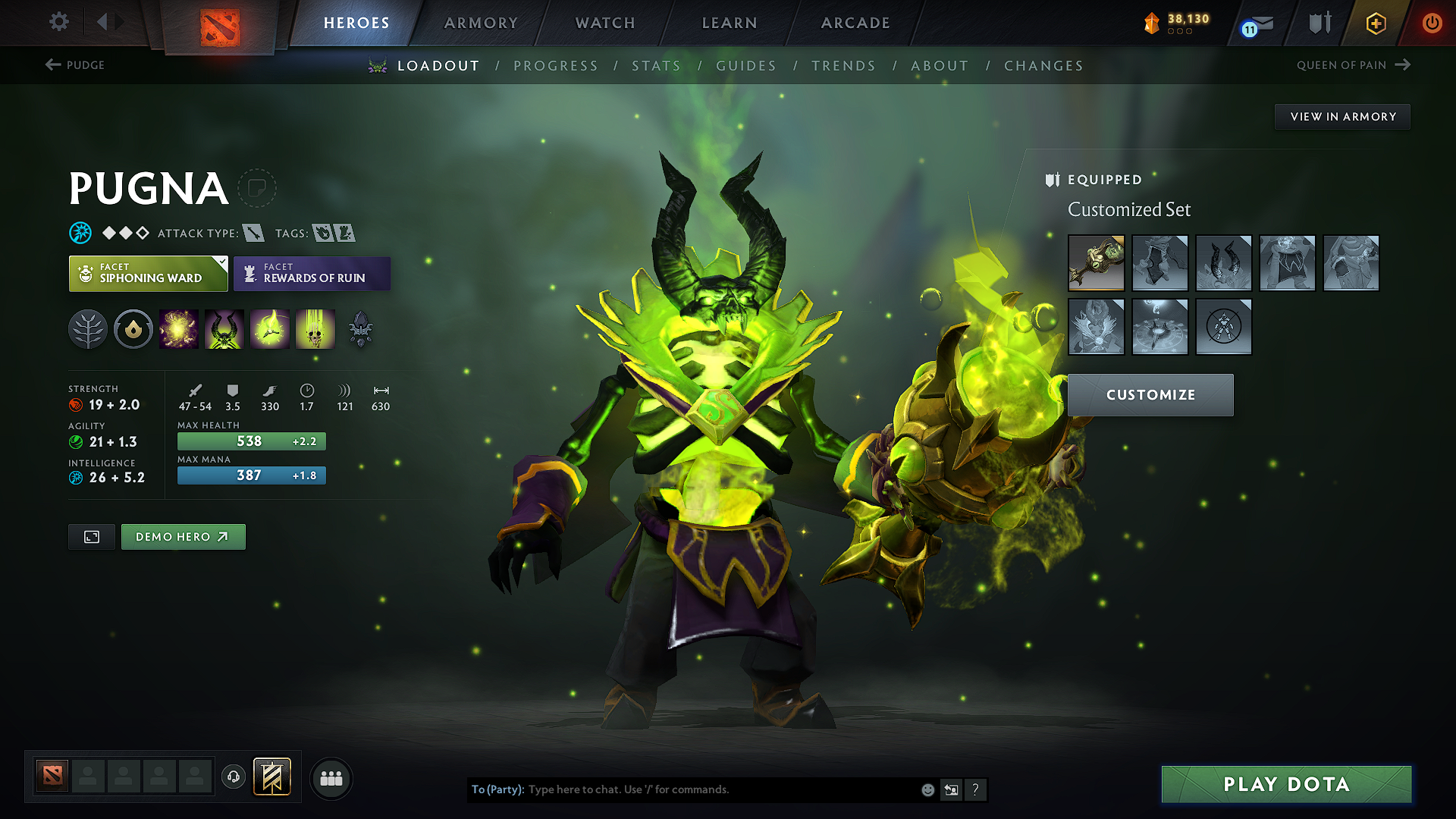Open the Decrepify ability icon
Screen dimensions: 1456x819
coord(224,329)
